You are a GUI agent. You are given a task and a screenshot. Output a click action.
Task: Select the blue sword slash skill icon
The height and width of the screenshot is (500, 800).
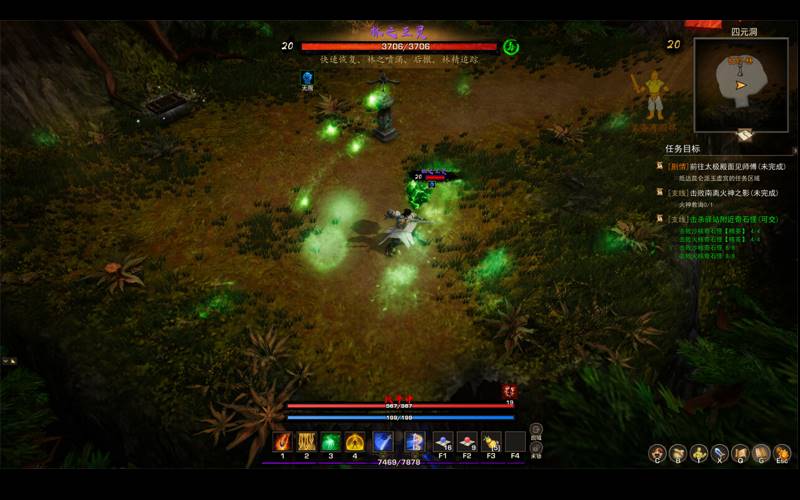[382, 441]
